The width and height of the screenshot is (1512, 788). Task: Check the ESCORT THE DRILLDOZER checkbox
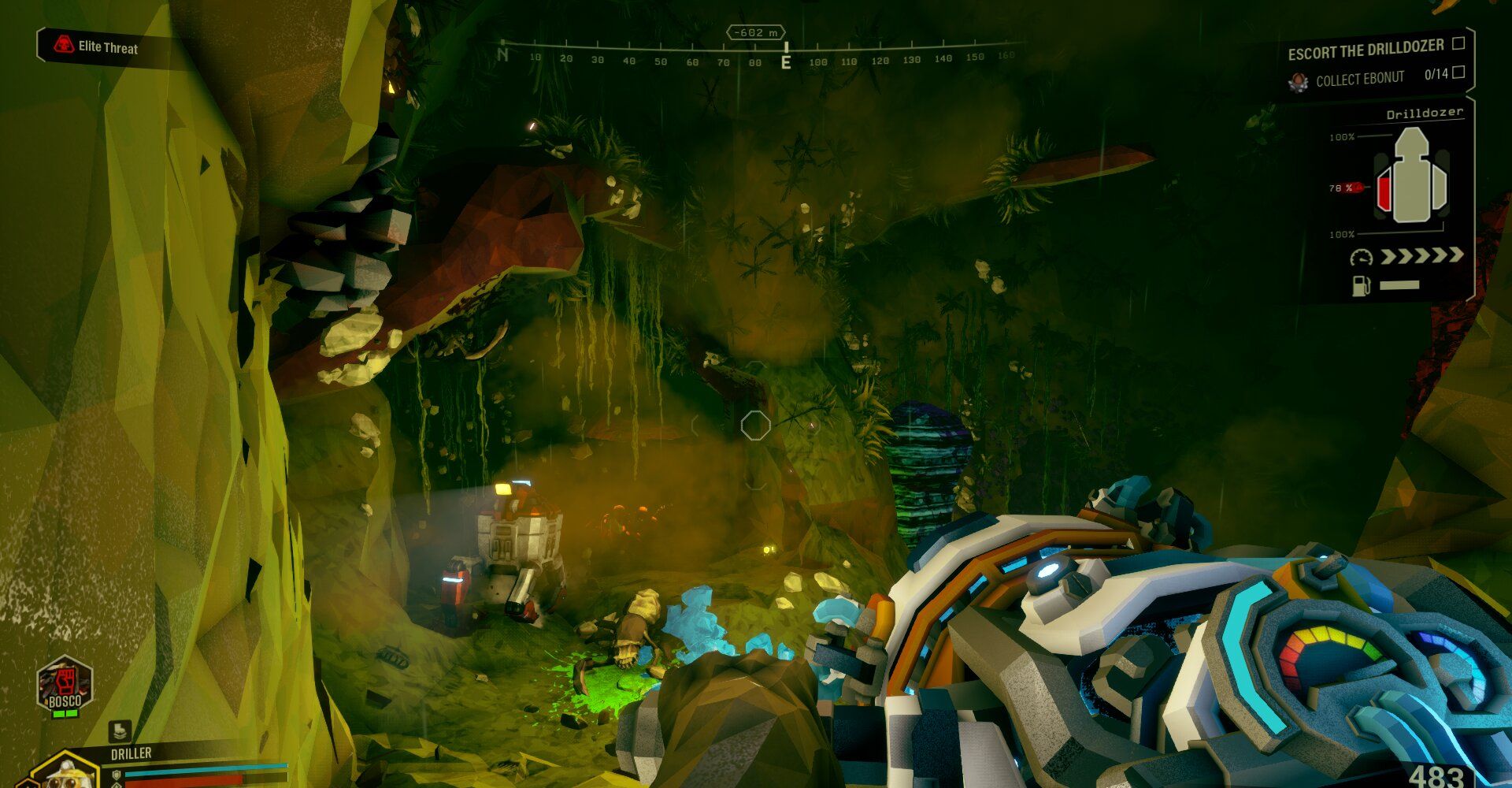pos(1457,47)
